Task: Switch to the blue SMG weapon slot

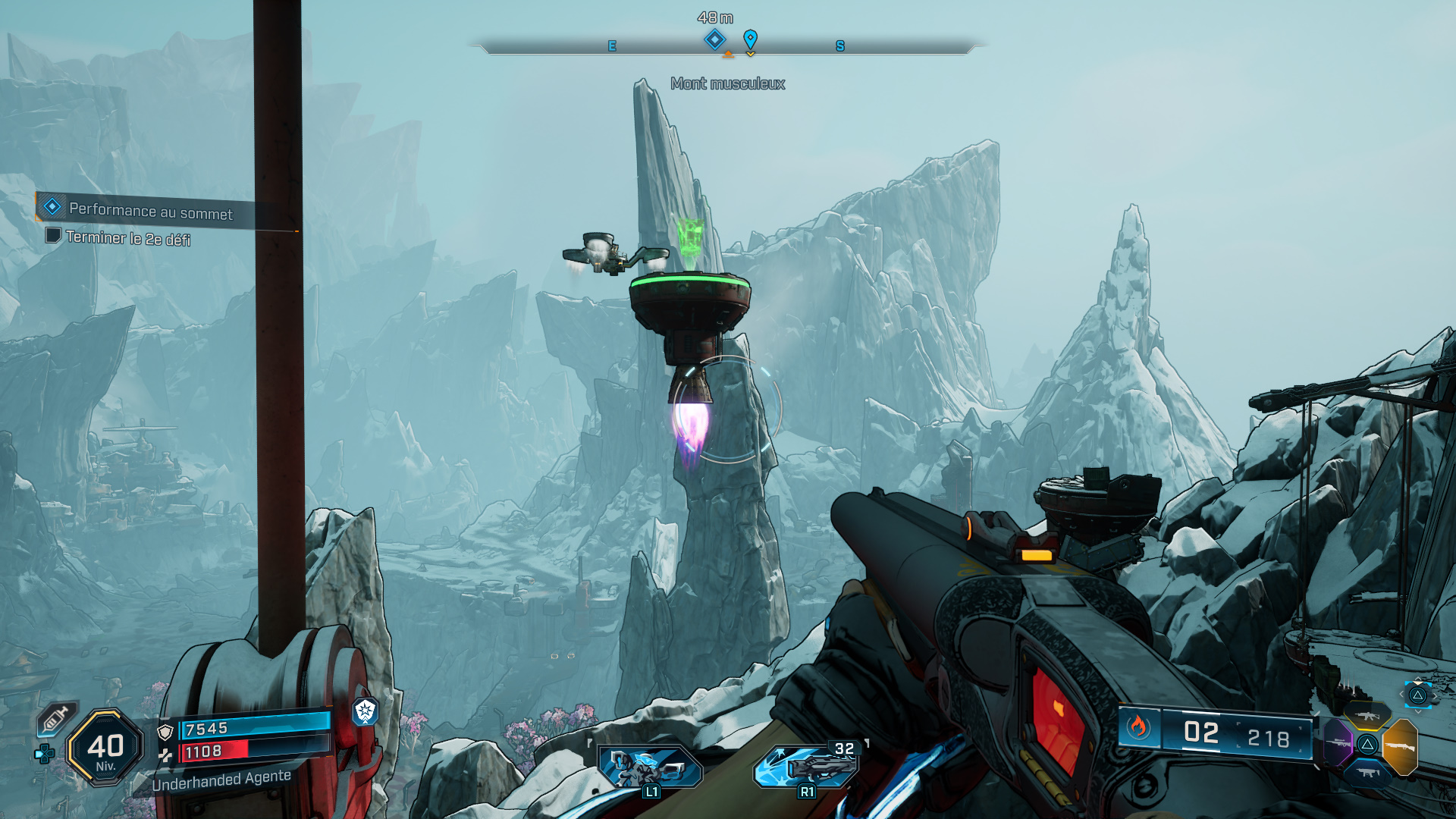Action: point(1367,773)
